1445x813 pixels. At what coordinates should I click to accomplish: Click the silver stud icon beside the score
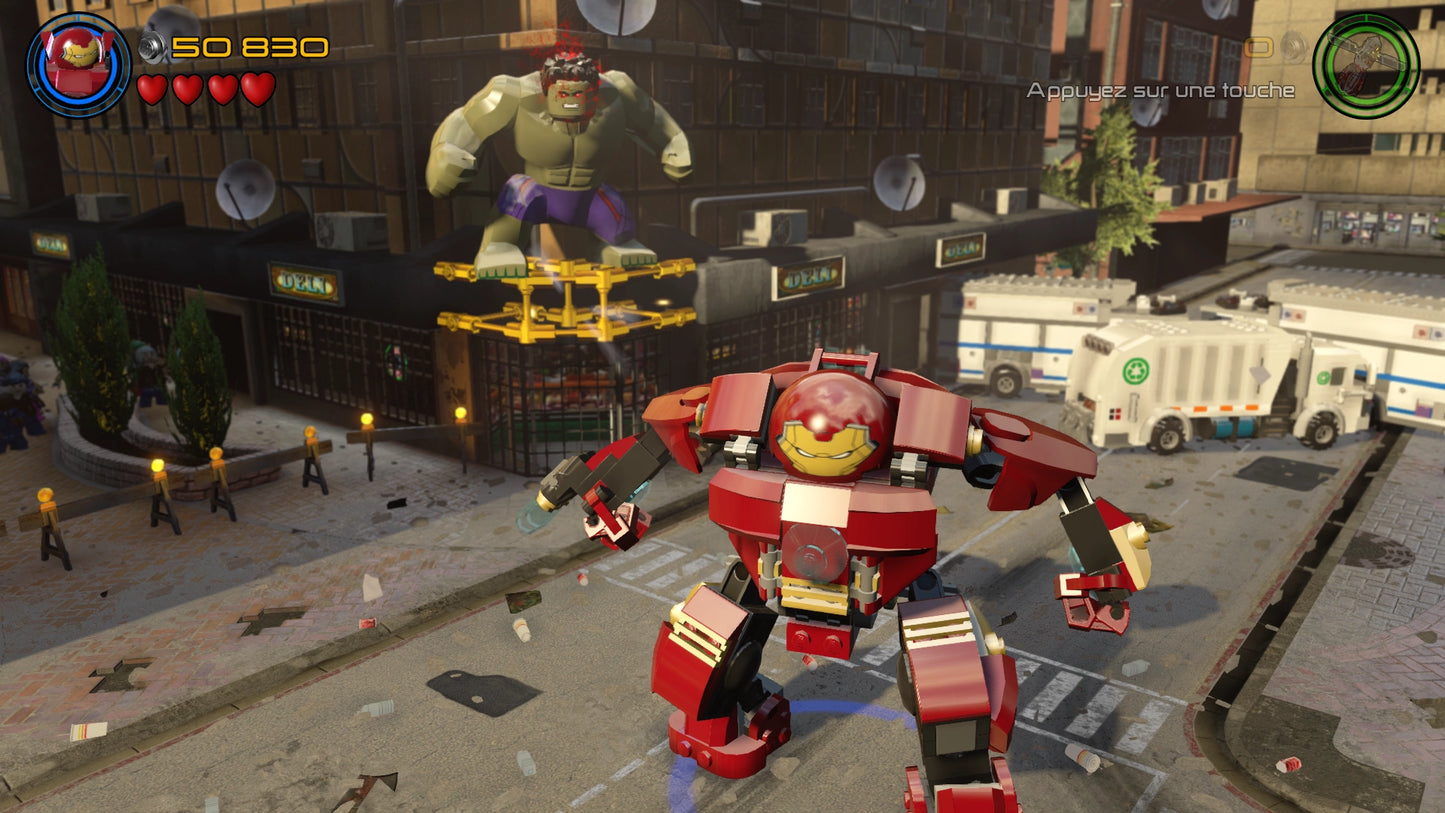pyautogui.click(x=150, y=44)
